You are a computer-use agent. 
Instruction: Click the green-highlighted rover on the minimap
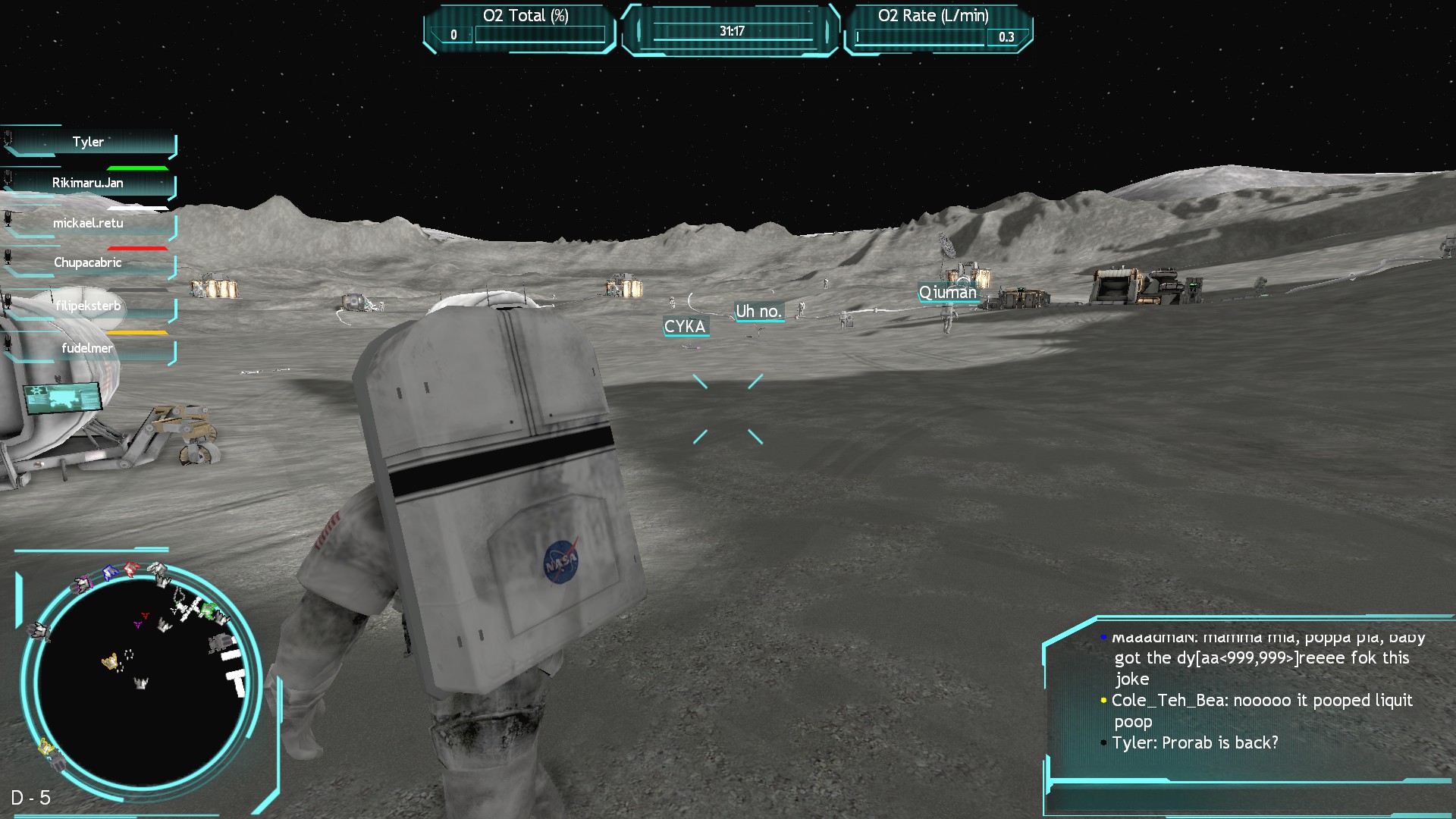pos(207,610)
